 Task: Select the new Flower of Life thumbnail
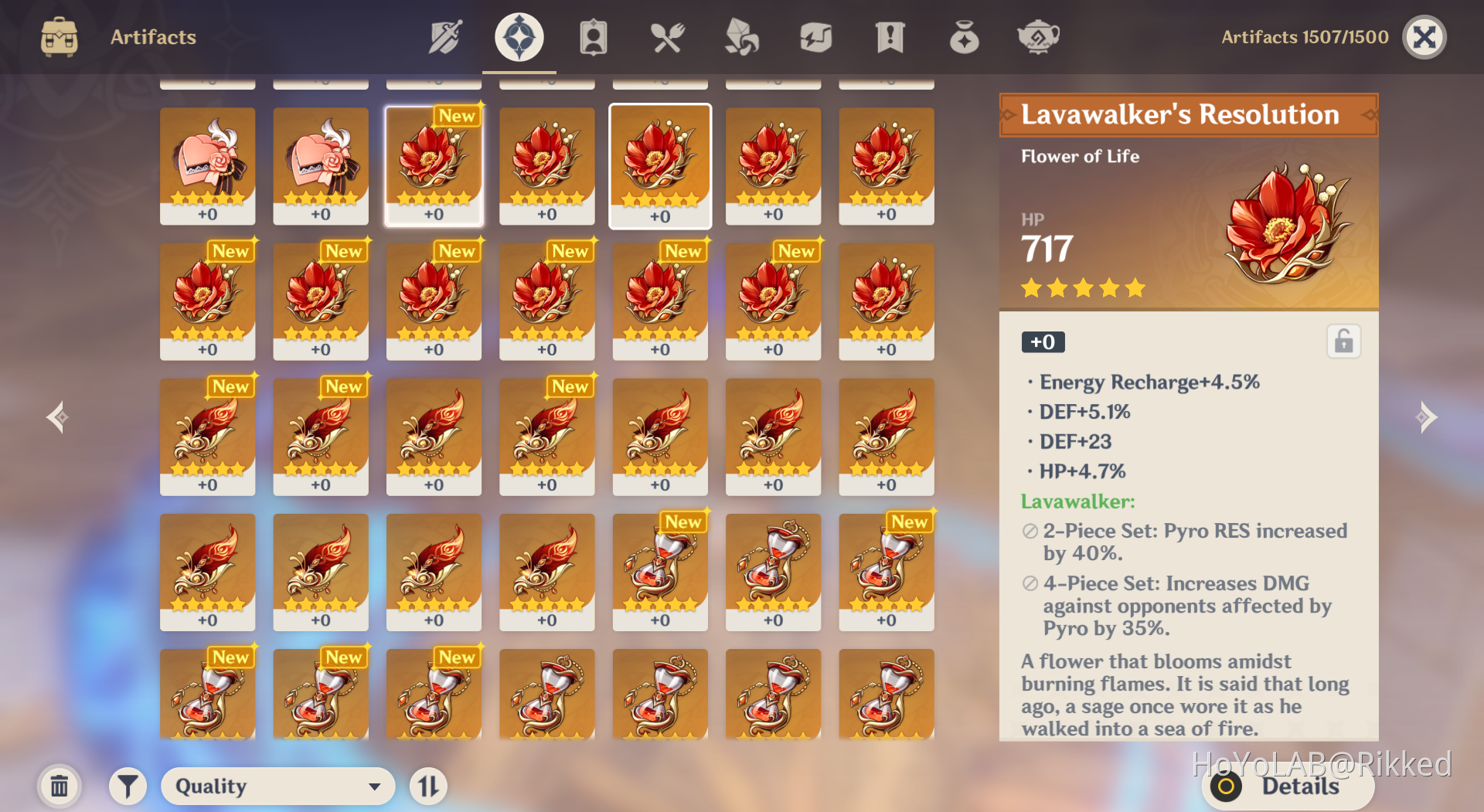tap(434, 165)
